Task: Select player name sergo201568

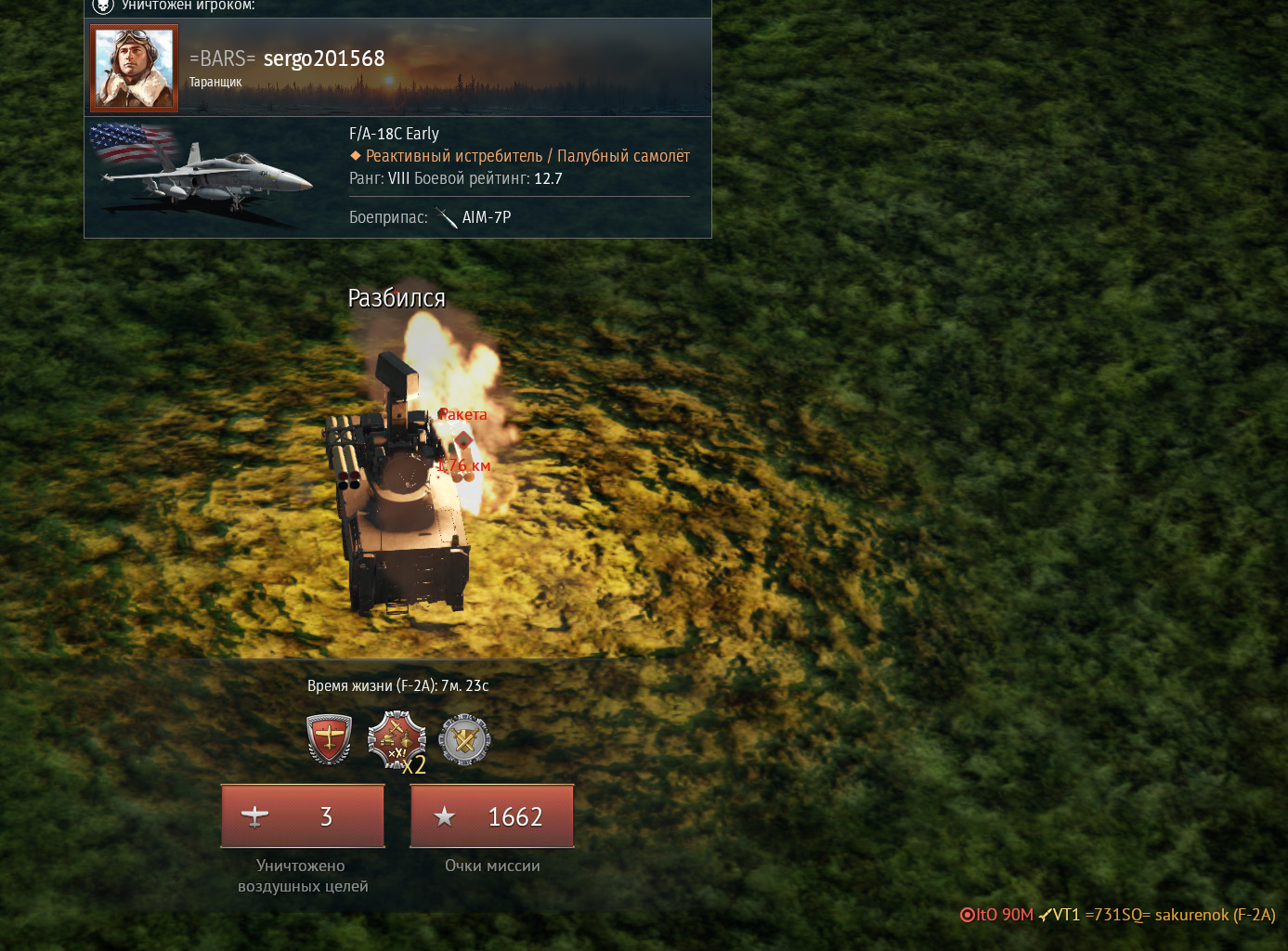Action: click(x=323, y=59)
